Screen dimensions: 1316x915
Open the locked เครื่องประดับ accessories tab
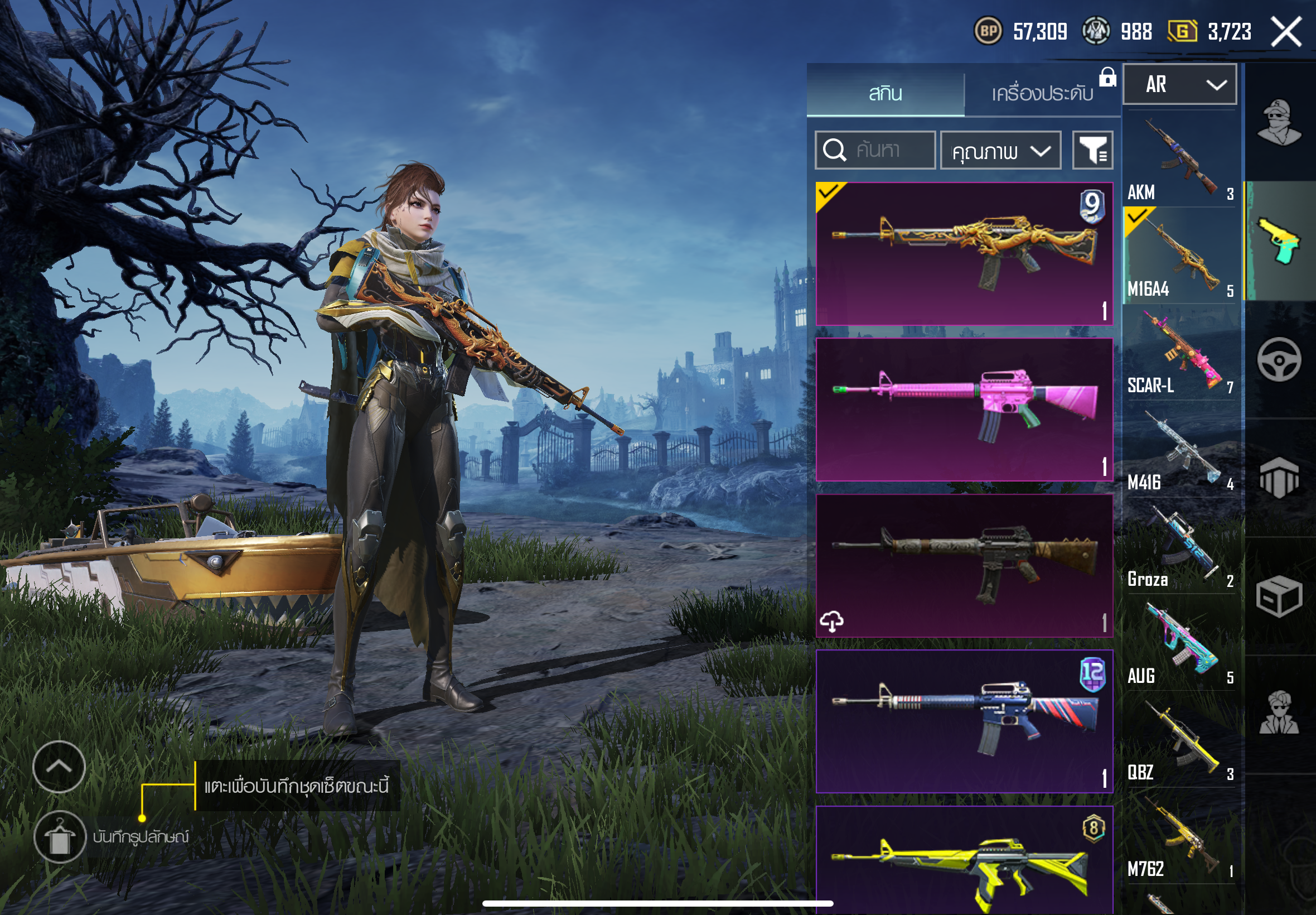point(1042,93)
